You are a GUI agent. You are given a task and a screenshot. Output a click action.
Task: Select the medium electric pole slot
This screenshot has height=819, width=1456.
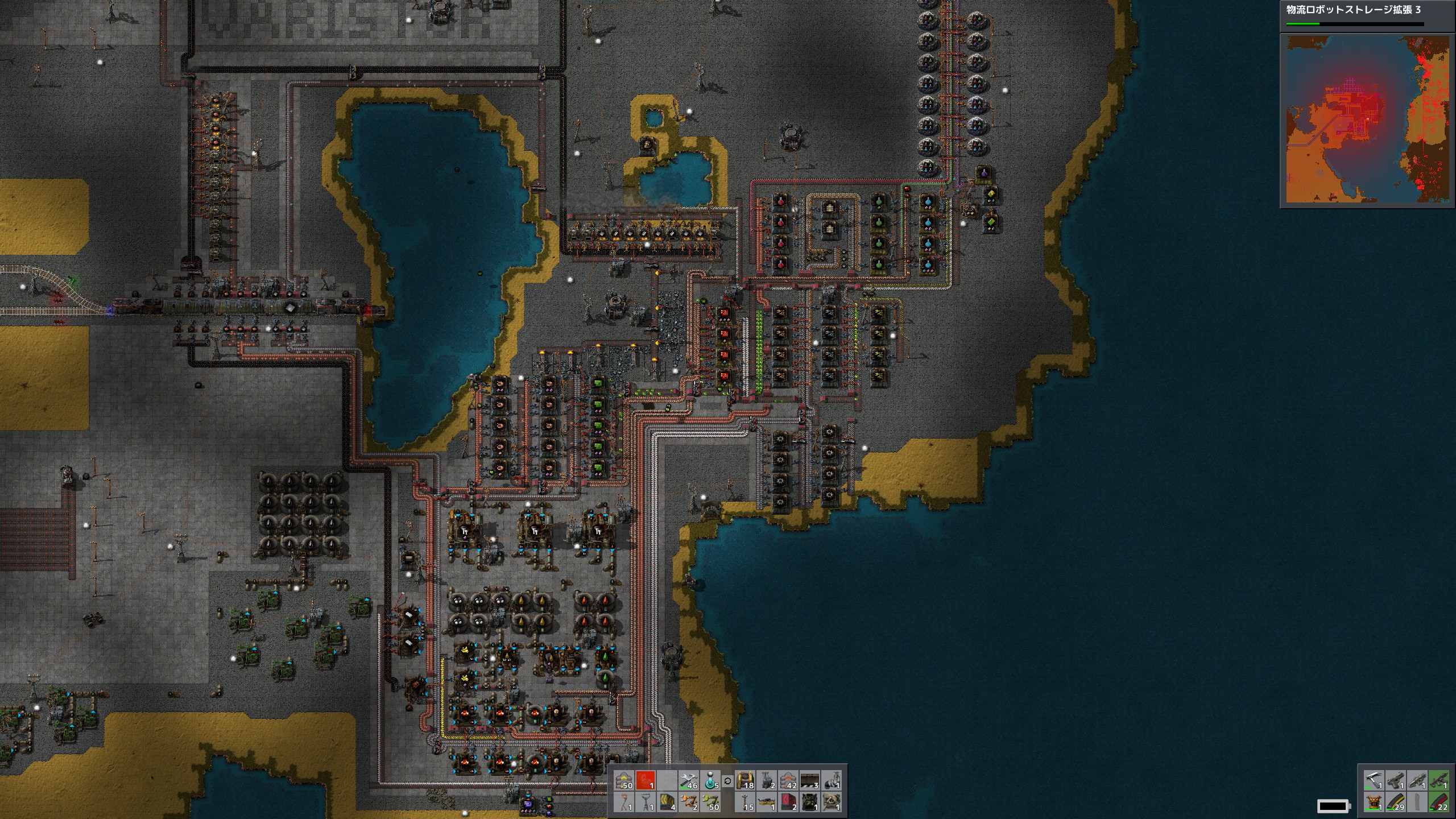(x=744, y=803)
